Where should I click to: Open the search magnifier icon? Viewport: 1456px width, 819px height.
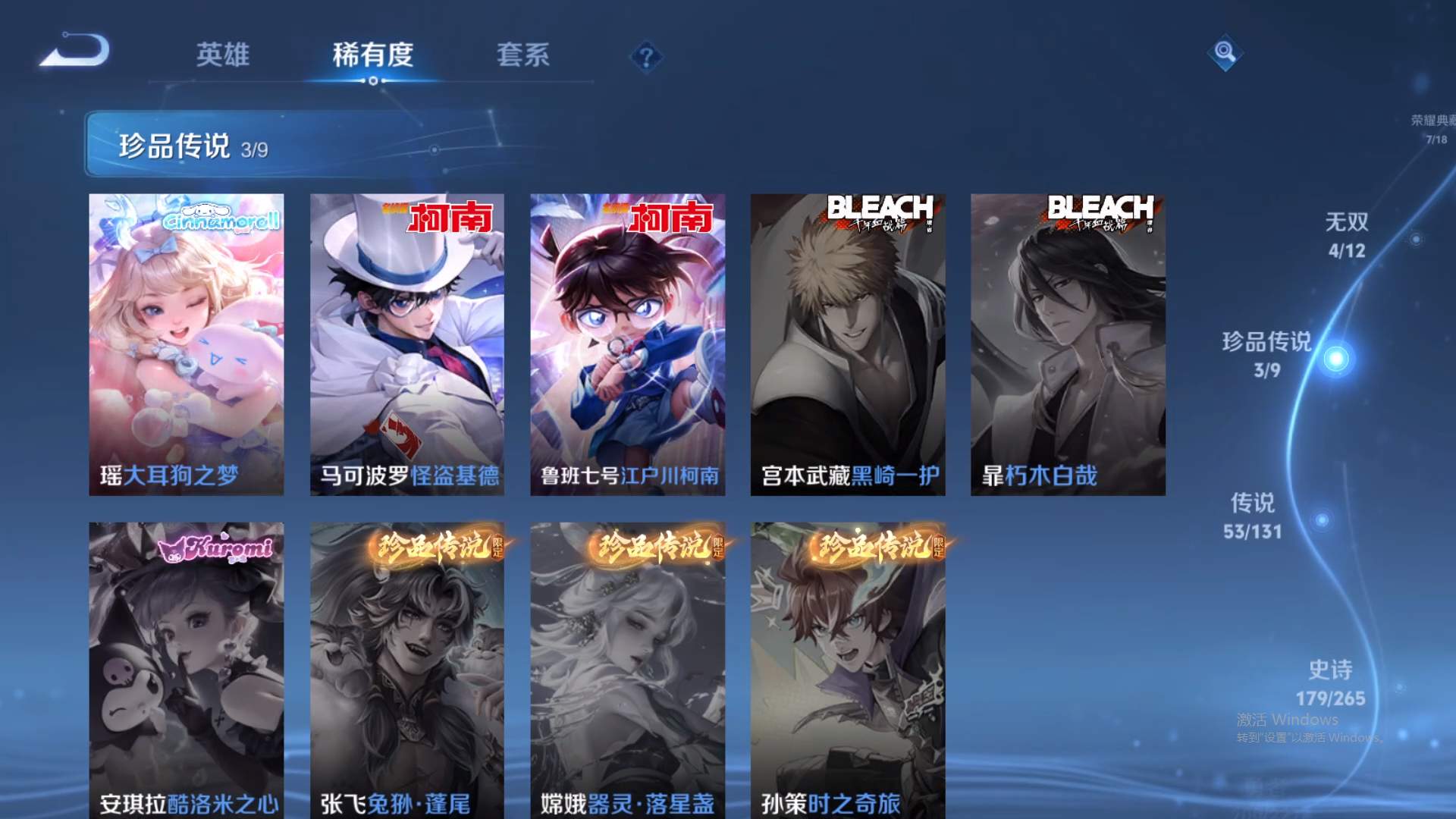pos(1225,53)
